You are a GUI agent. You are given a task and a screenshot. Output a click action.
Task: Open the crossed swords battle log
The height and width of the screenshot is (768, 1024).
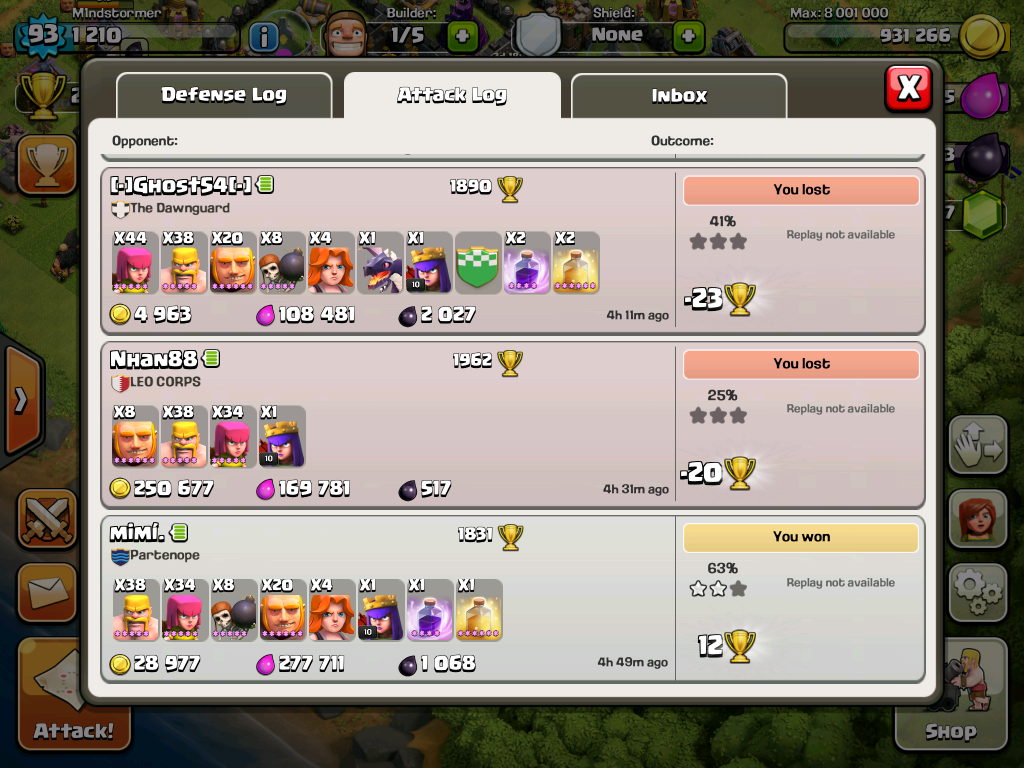pos(46,518)
